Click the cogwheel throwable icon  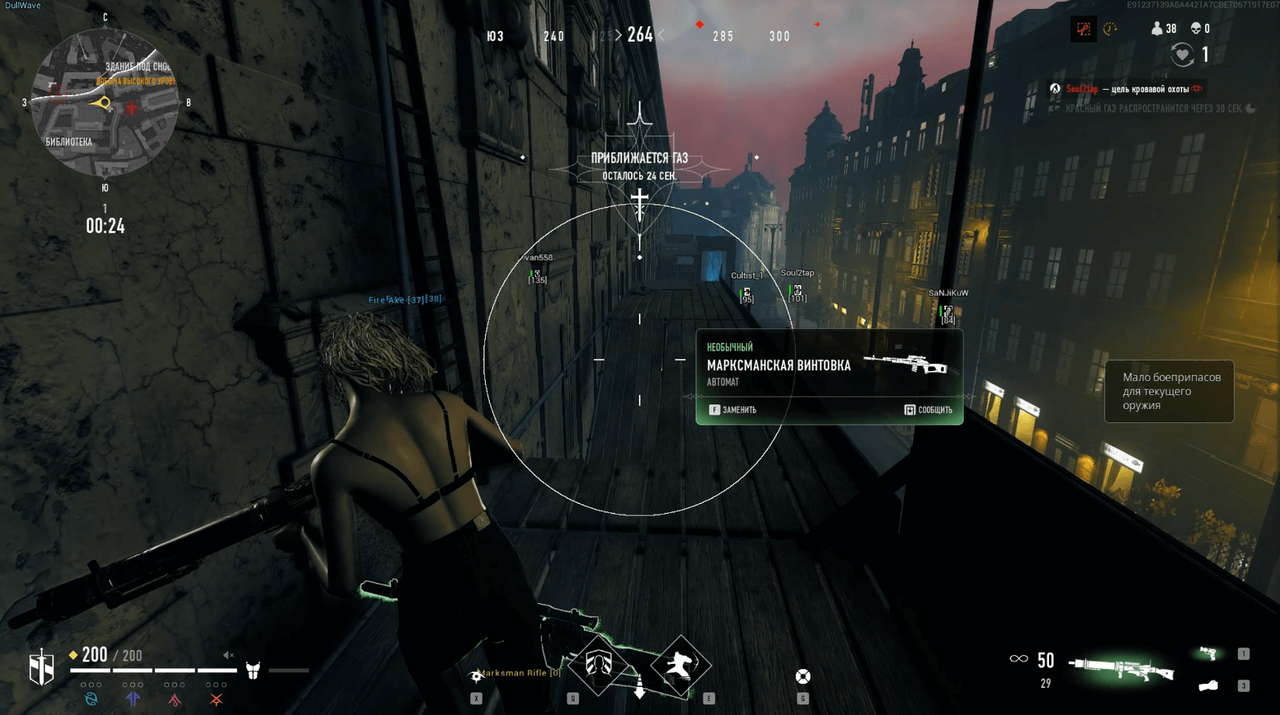(477, 677)
